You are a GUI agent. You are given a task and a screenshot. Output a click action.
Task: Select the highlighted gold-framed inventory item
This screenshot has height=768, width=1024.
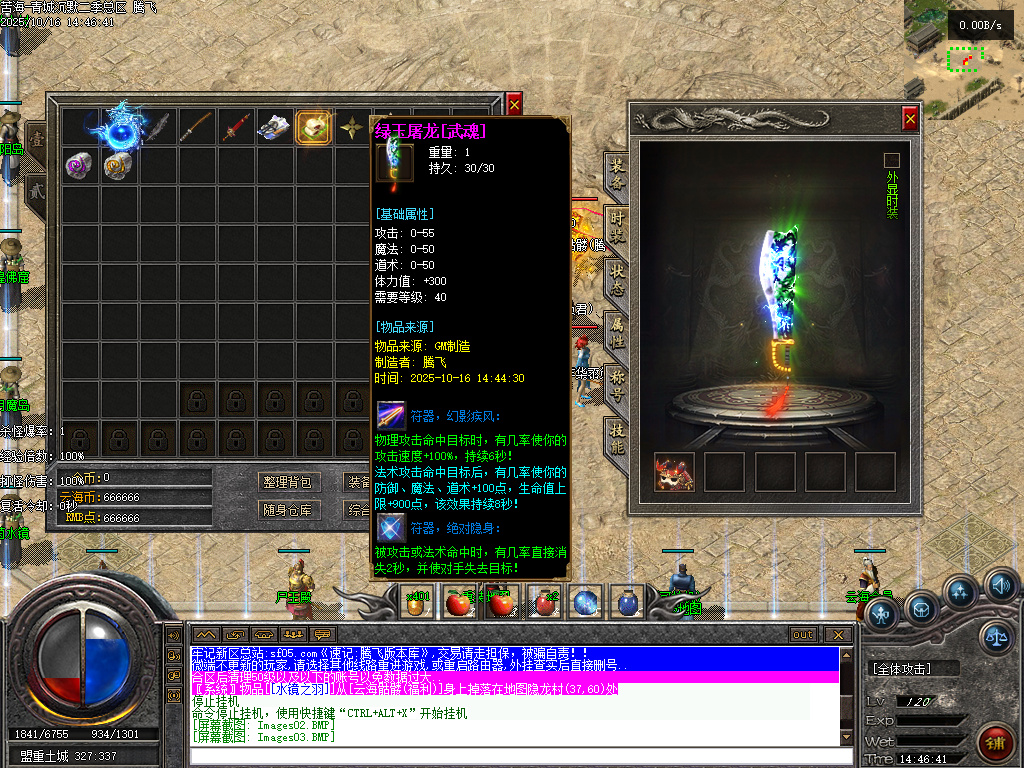tap(314, 128)
